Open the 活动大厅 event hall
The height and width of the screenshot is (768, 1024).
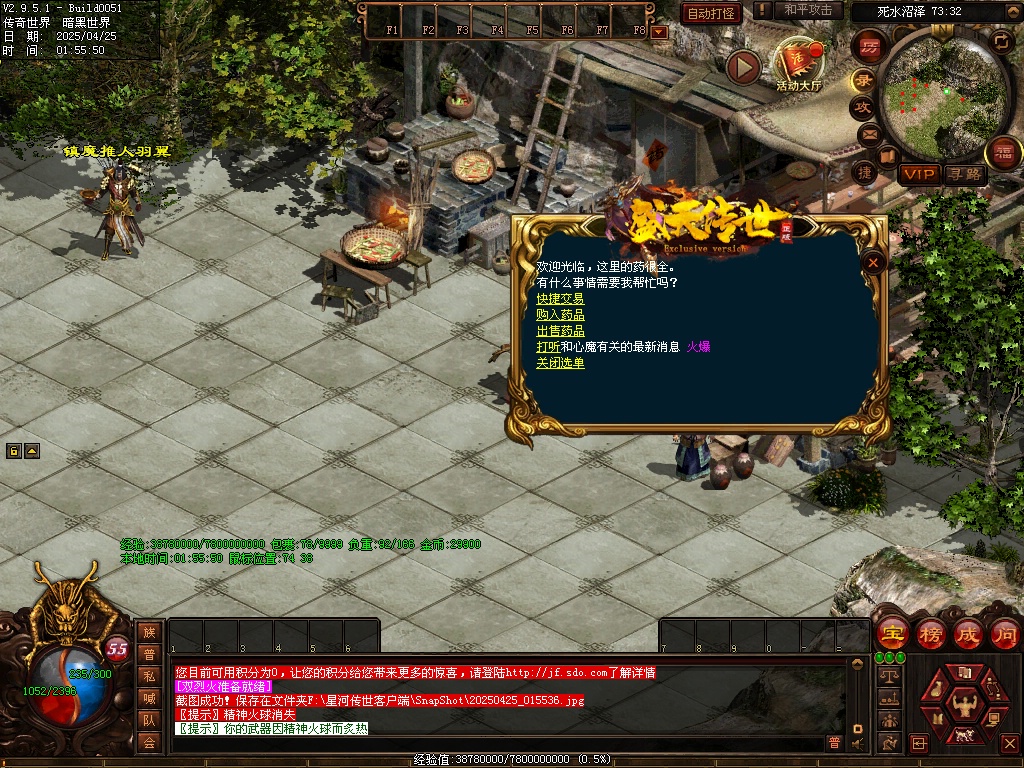(x=798, y=66)
